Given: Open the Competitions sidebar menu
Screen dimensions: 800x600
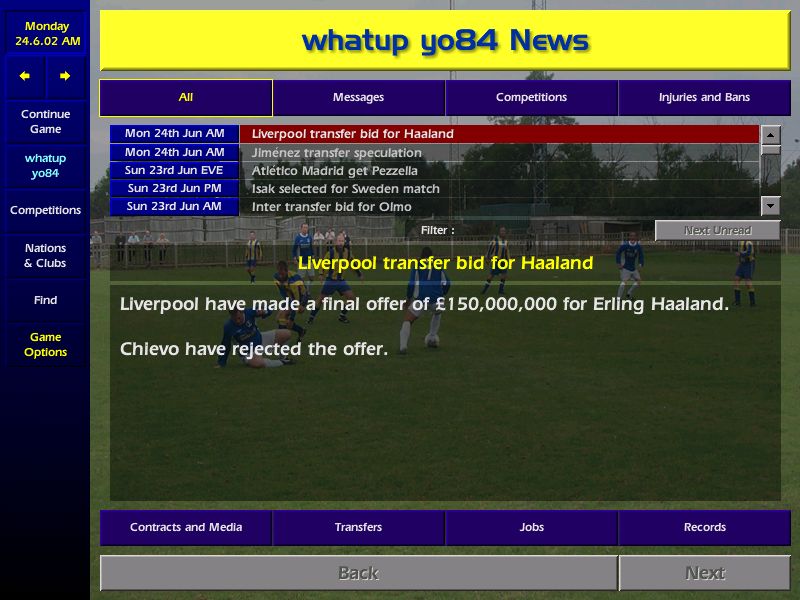Looking at the screenshot, I should coord(45,211).
